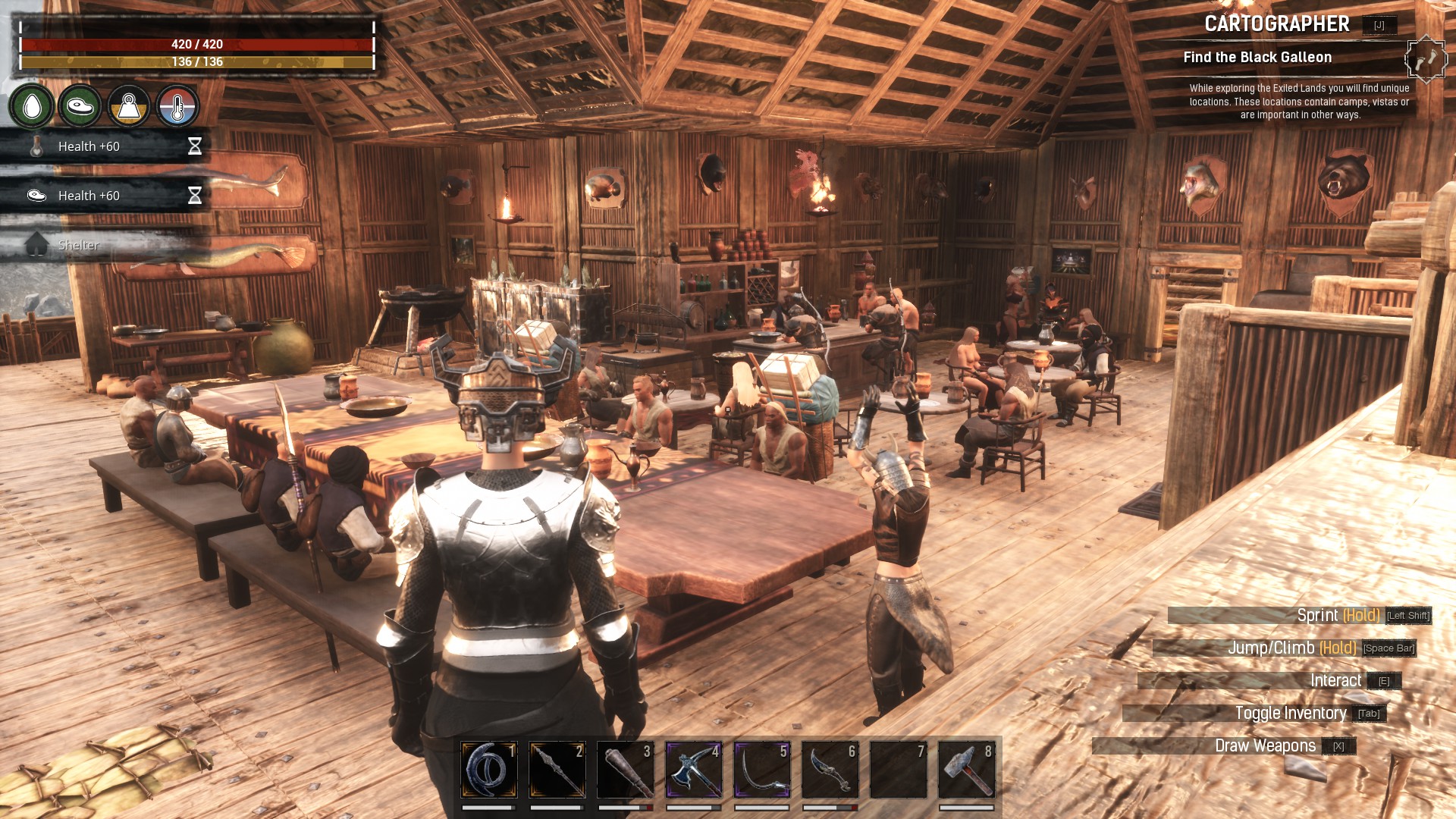
Task: Check the encumbrance weight icon
Action: [x=129, y=106]
